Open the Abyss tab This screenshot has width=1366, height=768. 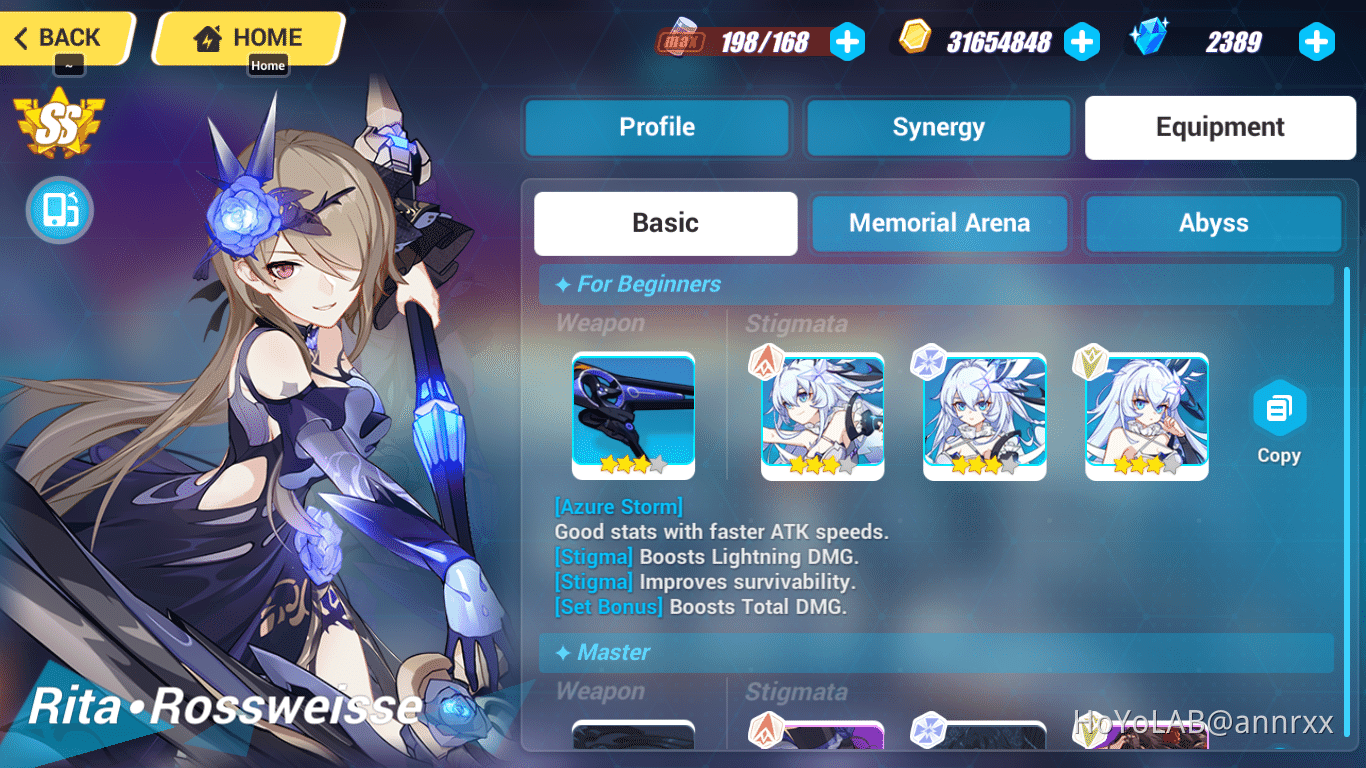[1213, 223]
